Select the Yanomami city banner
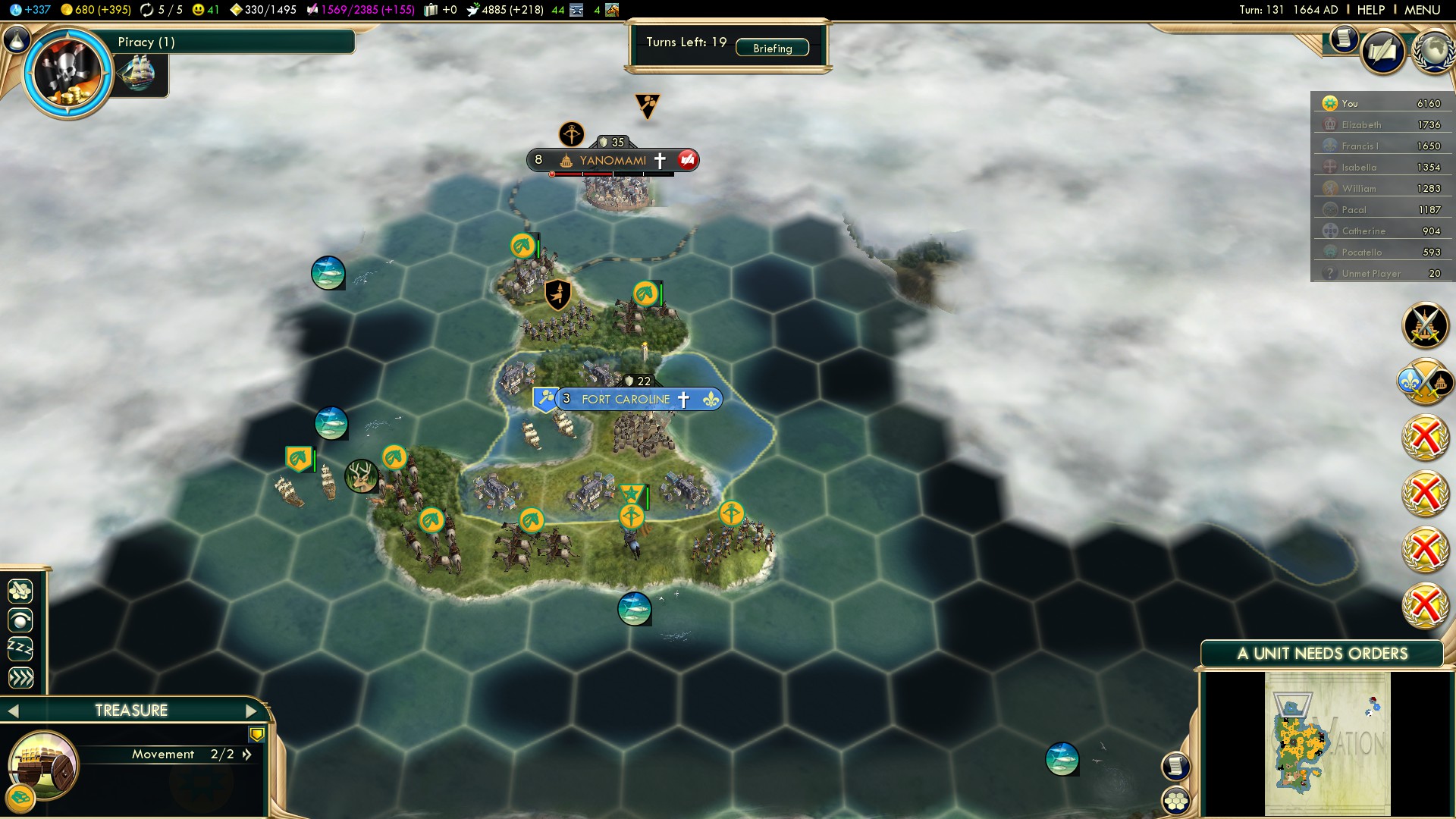The height and width of the screenshot is (819, 1456). [612, 160]
